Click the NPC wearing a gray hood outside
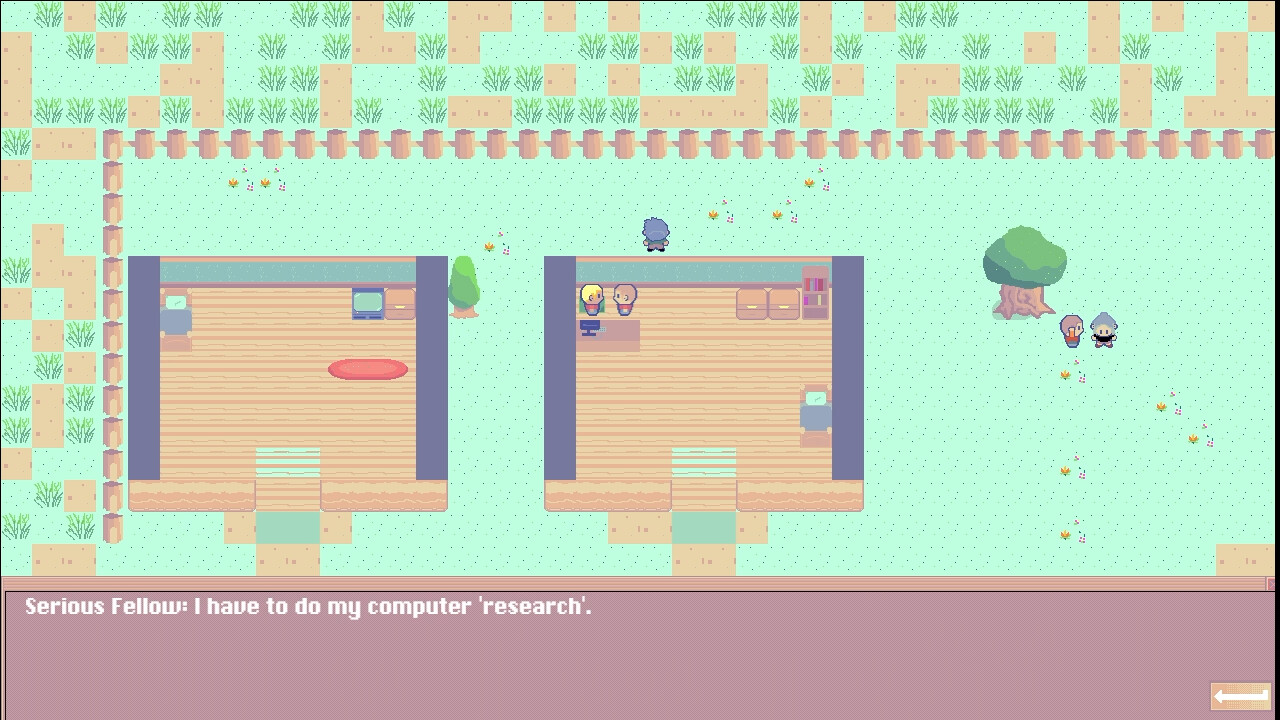 1103,330
